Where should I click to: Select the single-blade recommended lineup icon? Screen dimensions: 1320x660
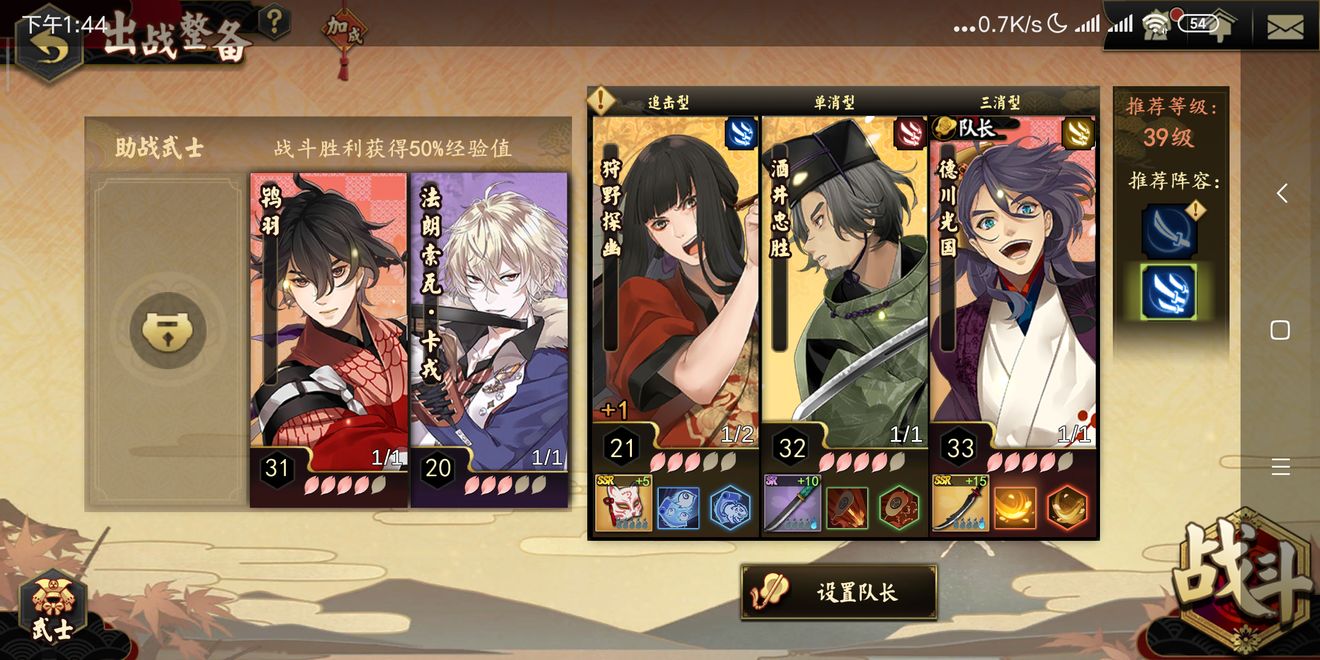[x=1168, y=232]
